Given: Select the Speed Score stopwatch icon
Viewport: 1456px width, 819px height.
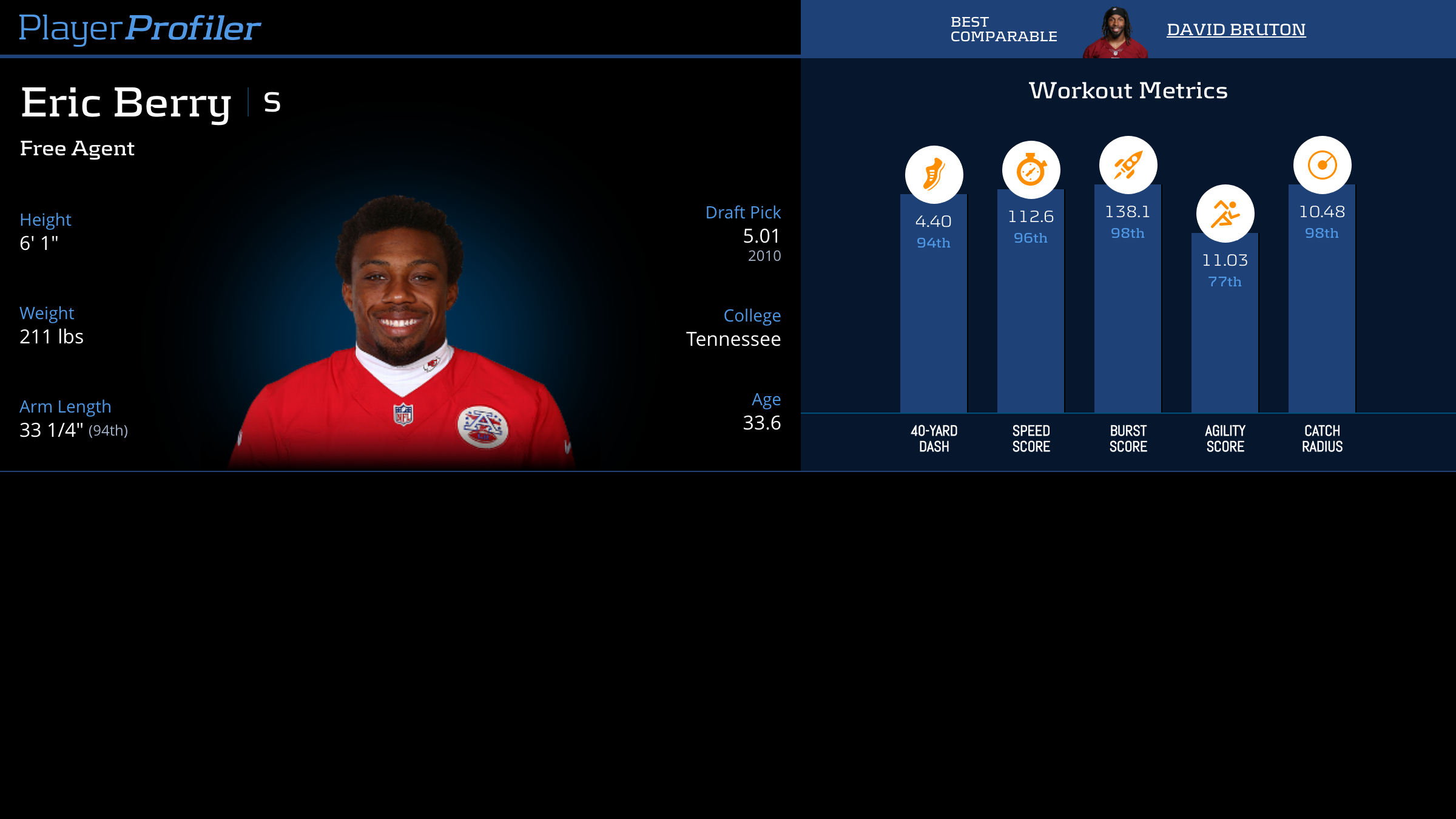Looking at the screenshot, I should tap(1031, 170).
